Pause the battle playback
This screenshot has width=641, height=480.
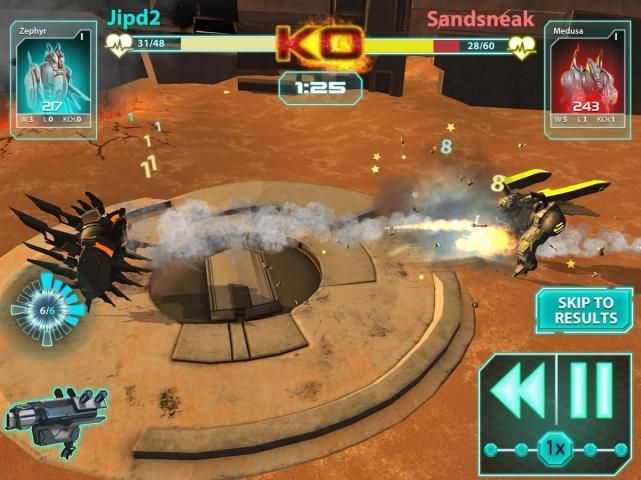(x=592, y=392)
